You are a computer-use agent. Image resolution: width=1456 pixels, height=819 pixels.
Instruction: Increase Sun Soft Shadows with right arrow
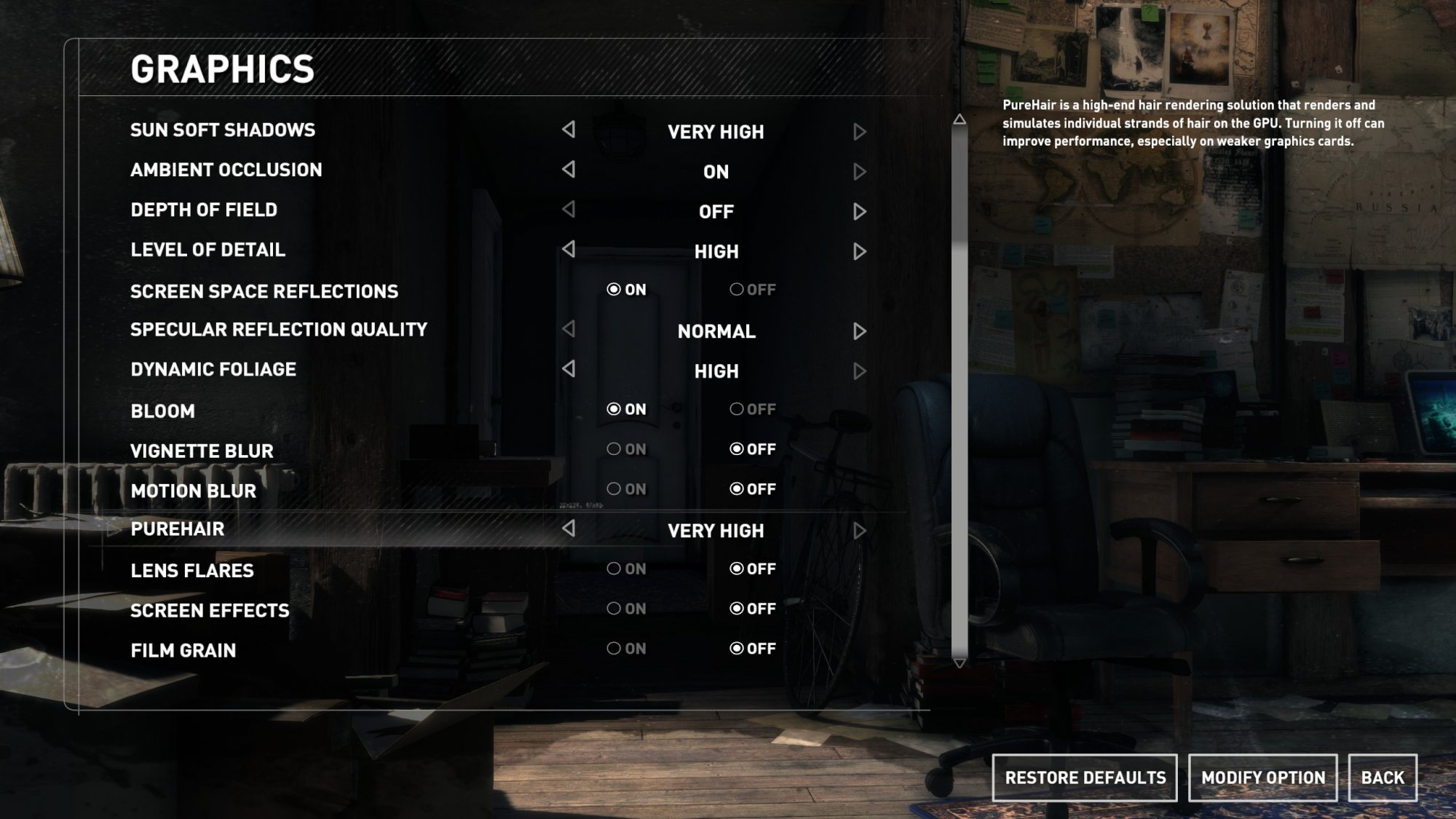(x=860, y=132)
